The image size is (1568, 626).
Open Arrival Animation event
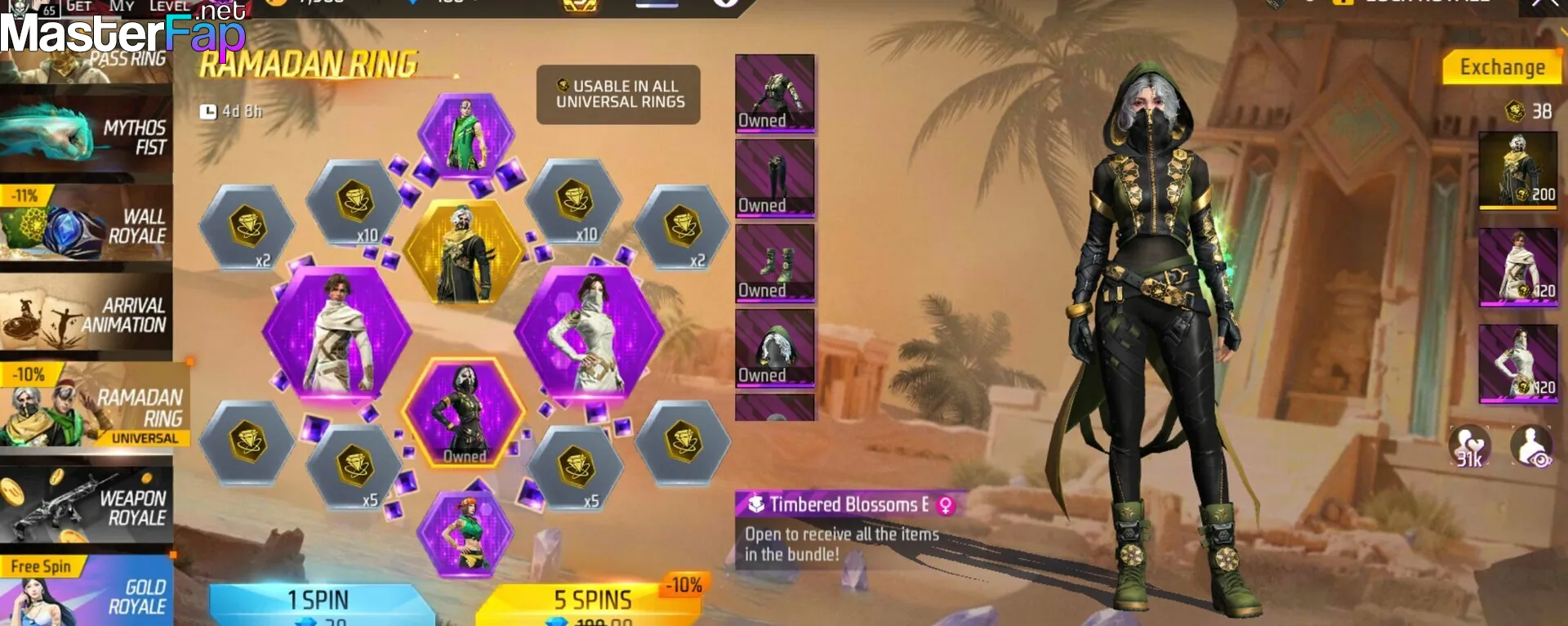tap(86, 315)
